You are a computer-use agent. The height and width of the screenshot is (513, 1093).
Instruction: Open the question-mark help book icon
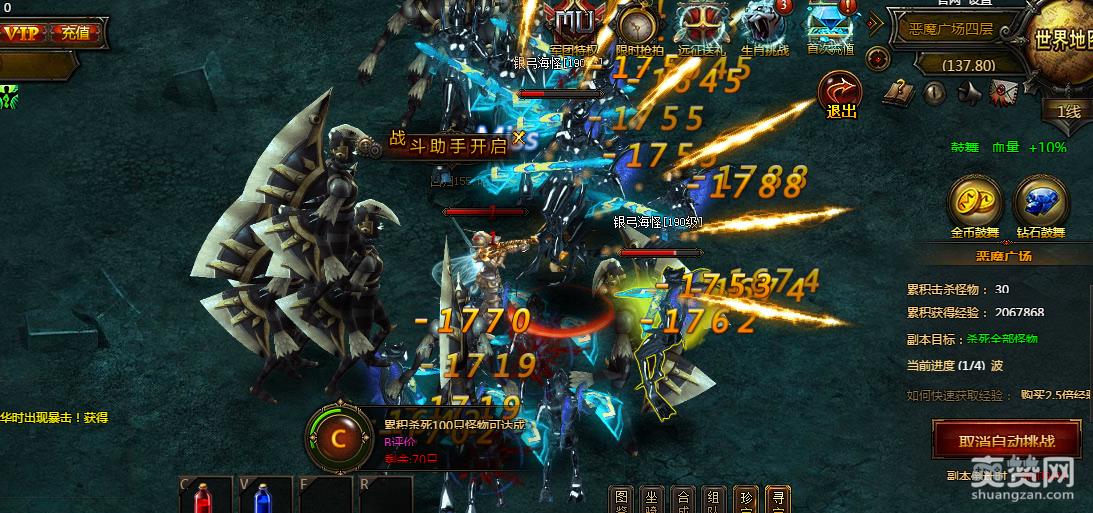point(896,94)
